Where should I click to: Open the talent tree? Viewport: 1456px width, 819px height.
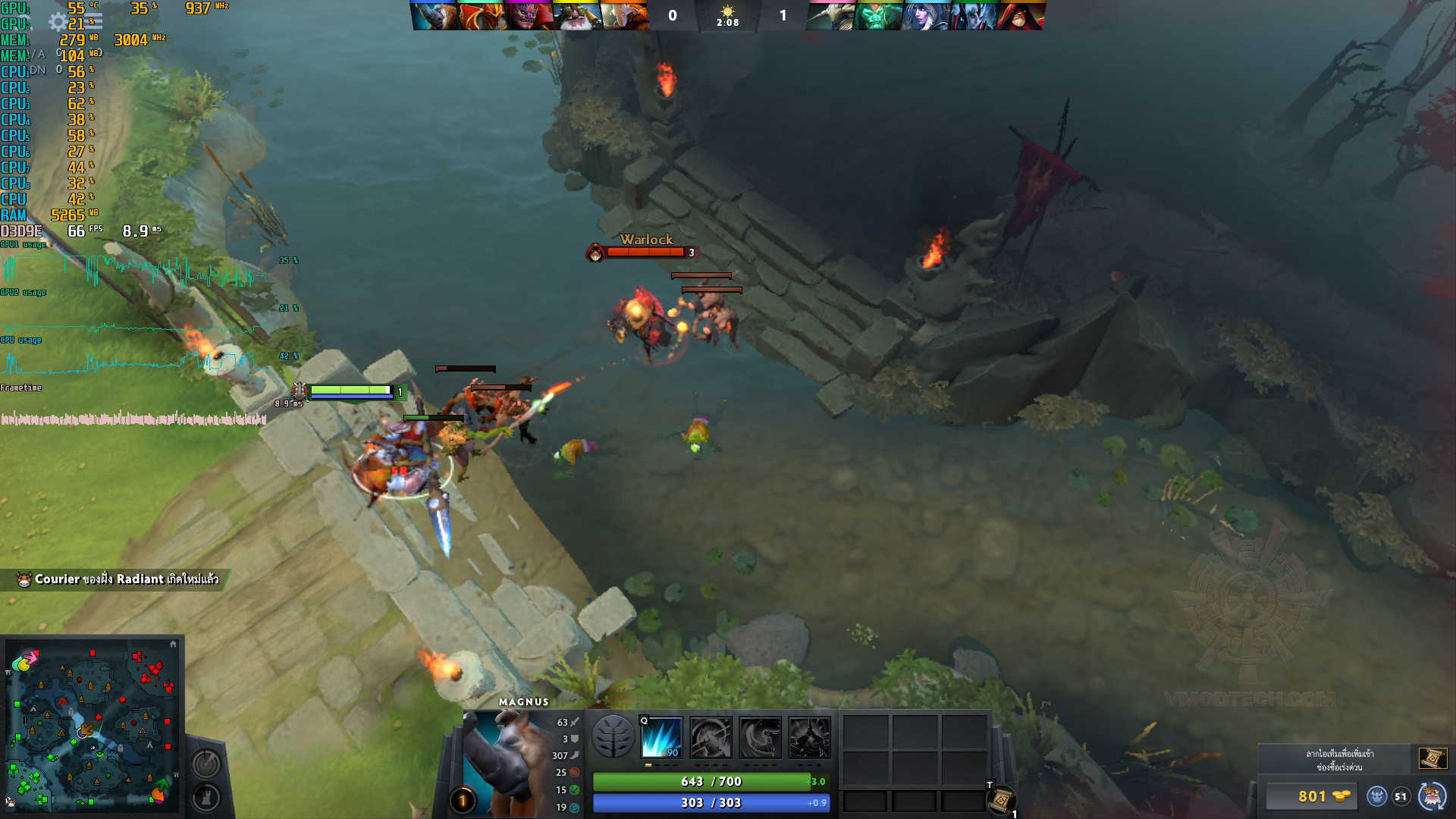click(613, 736)
